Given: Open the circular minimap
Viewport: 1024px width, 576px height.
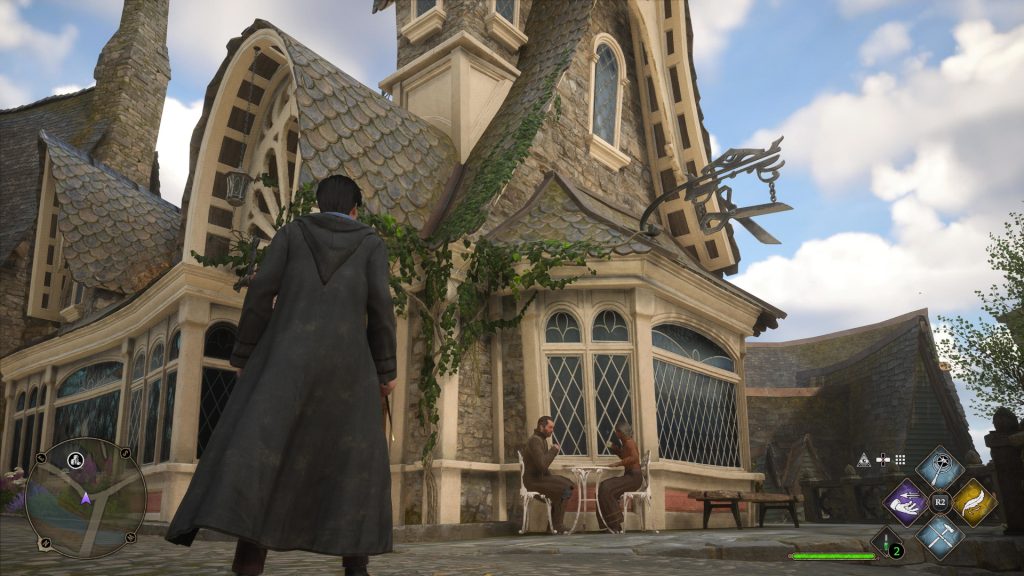Looking at the screenshot, I should pyautogui.click(x=85, y=498).
